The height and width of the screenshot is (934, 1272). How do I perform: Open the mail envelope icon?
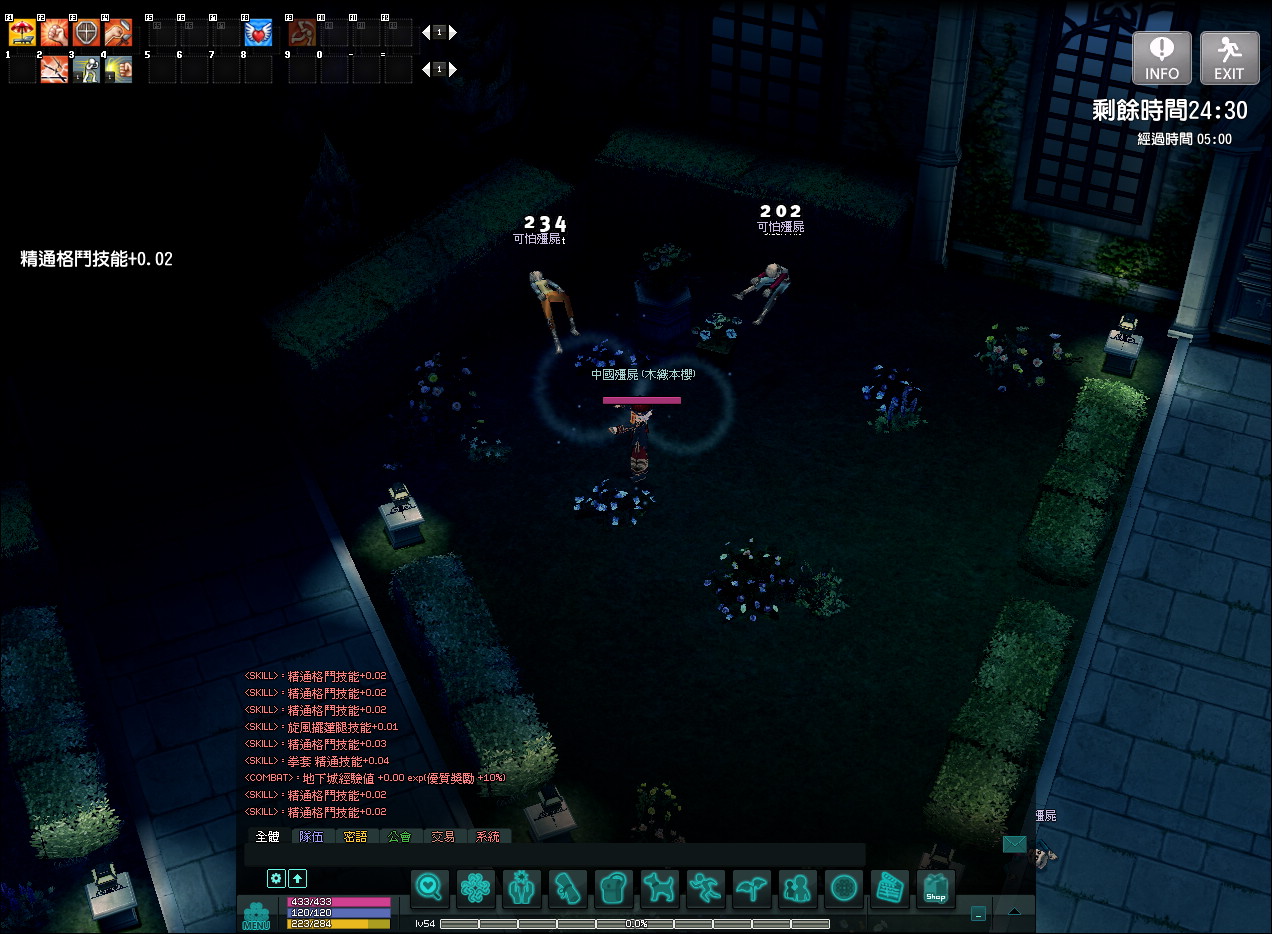[x=1015, y=844]
